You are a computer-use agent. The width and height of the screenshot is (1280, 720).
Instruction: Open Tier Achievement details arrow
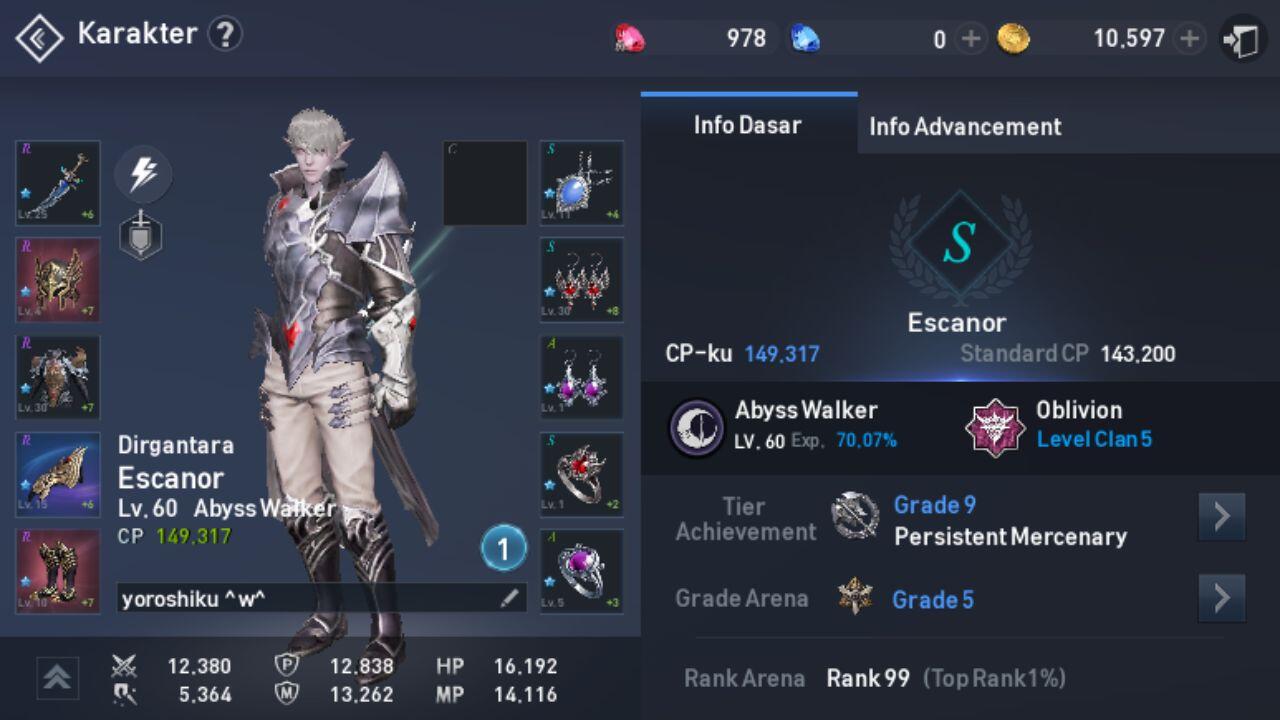(1221, 517)
